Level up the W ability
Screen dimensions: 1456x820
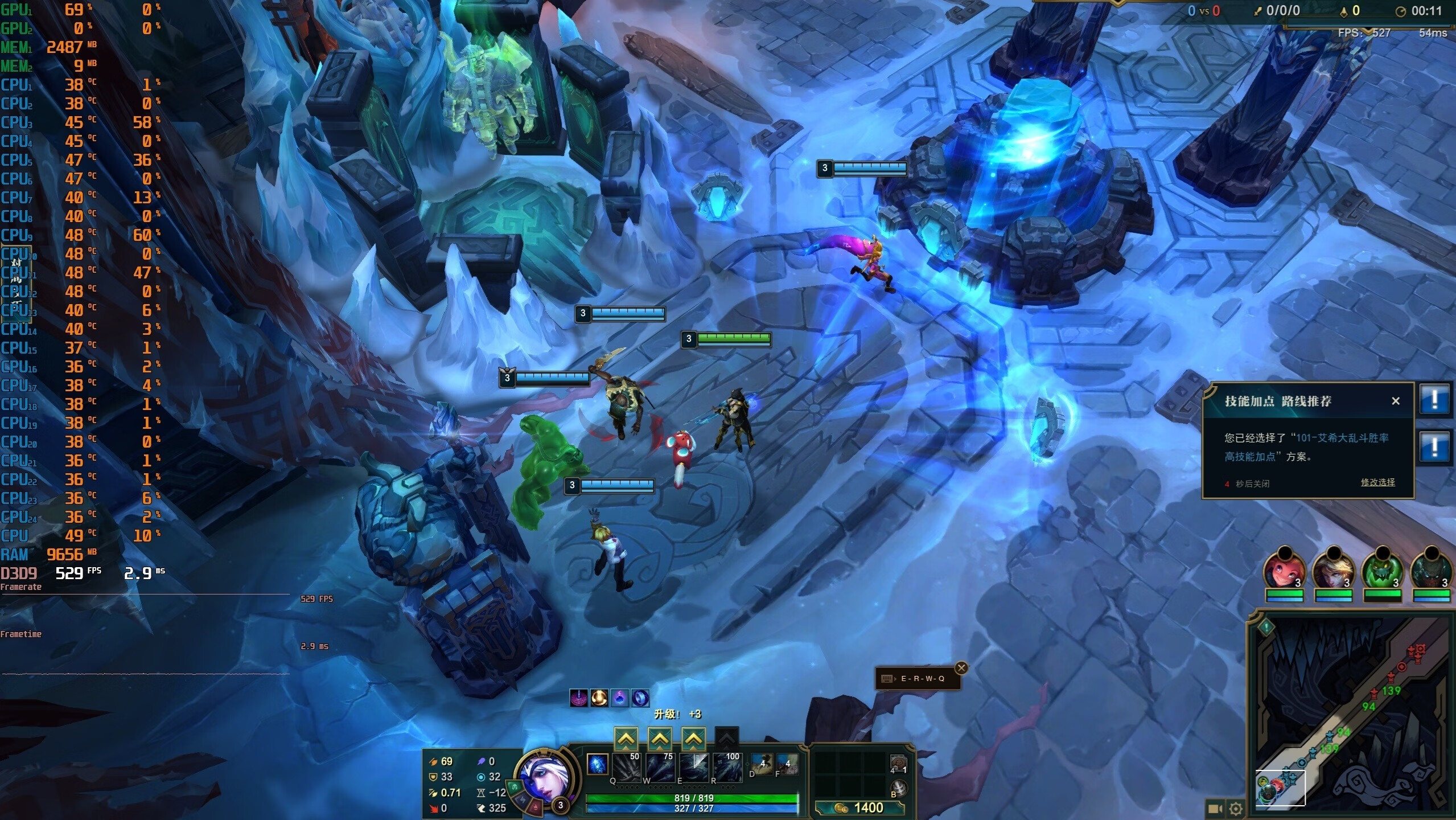(659, 739)
